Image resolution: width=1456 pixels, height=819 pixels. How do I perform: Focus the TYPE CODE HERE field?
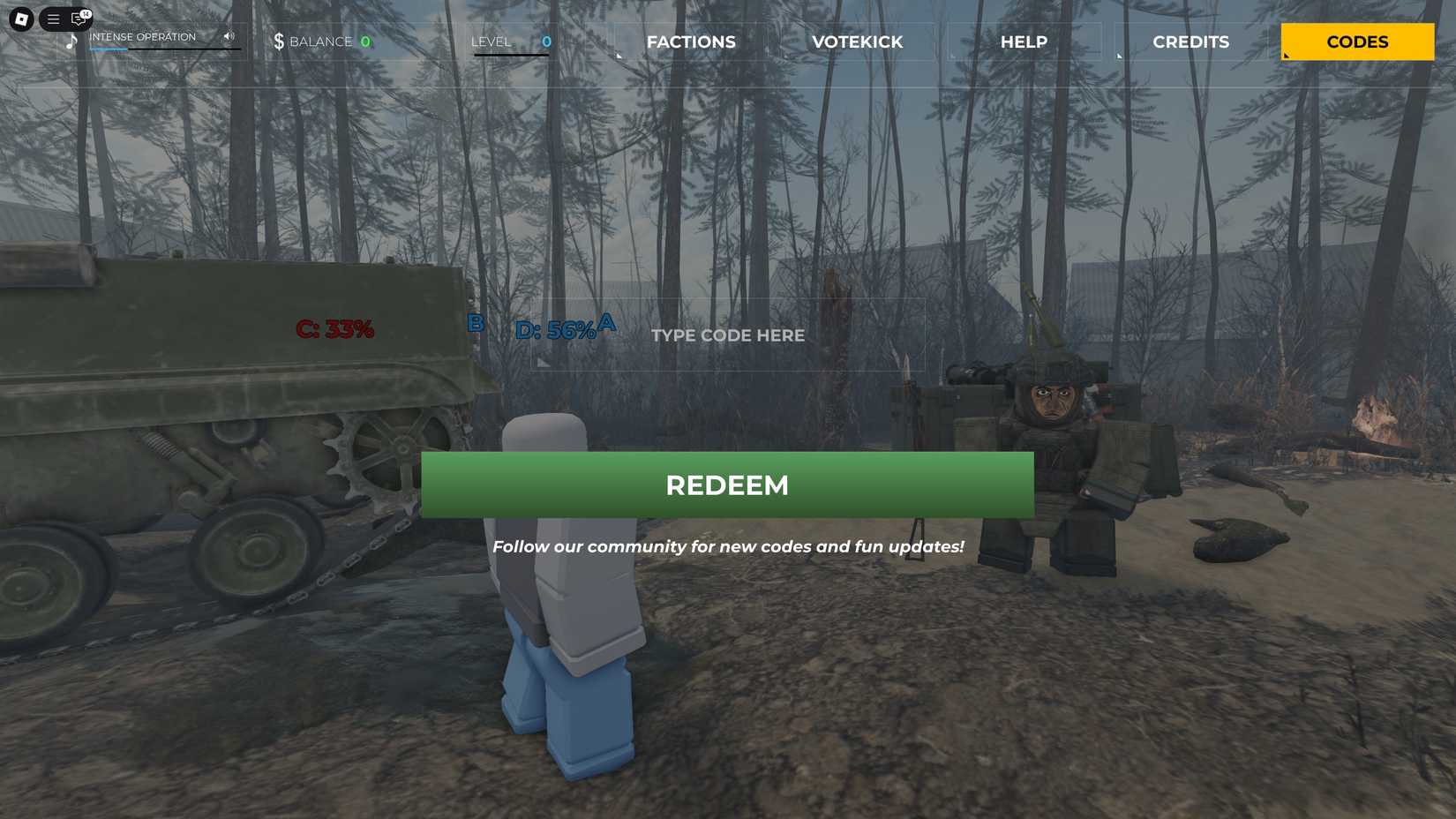click(727, 335)
